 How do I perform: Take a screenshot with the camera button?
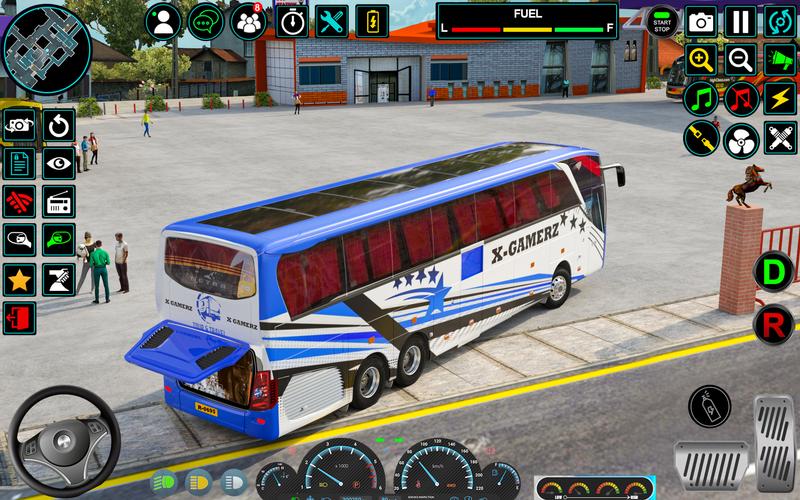point(701,21)
